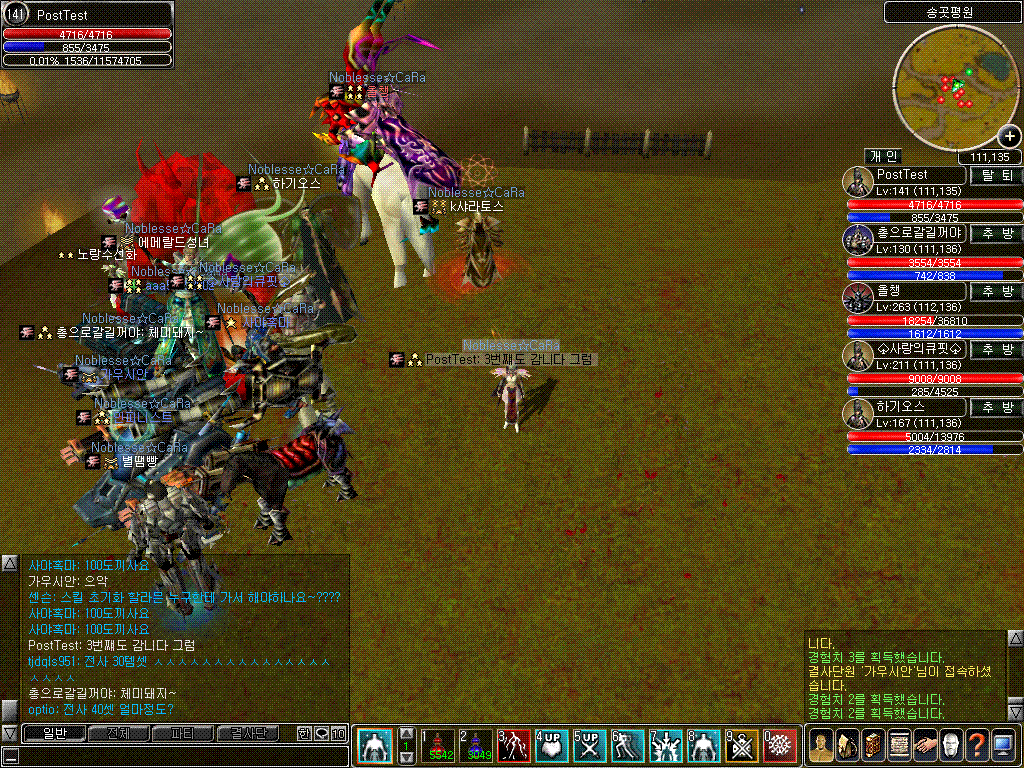Image resolution: width=1024 pixels, height=768 pixels.
Task: Kick 하기오스 using the 추방 button
Action: click(997, 407)
